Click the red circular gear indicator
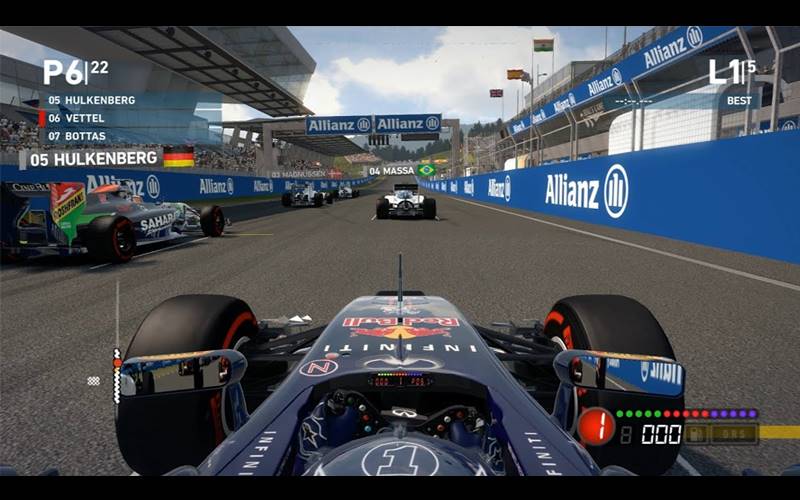The height and width of the screenshot is (500, 800). (596, 426)
